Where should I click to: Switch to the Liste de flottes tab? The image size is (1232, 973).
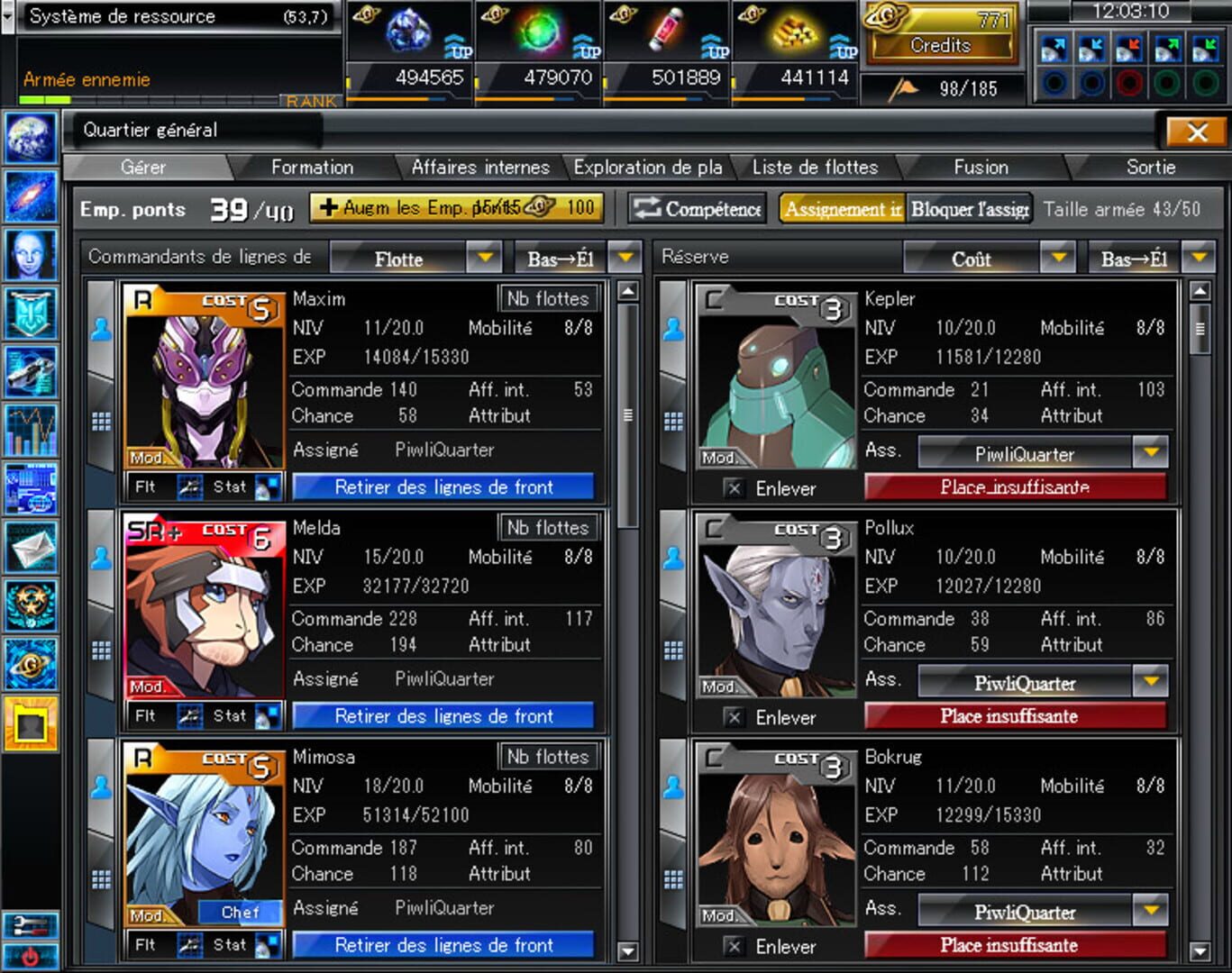tap(814, 167)
